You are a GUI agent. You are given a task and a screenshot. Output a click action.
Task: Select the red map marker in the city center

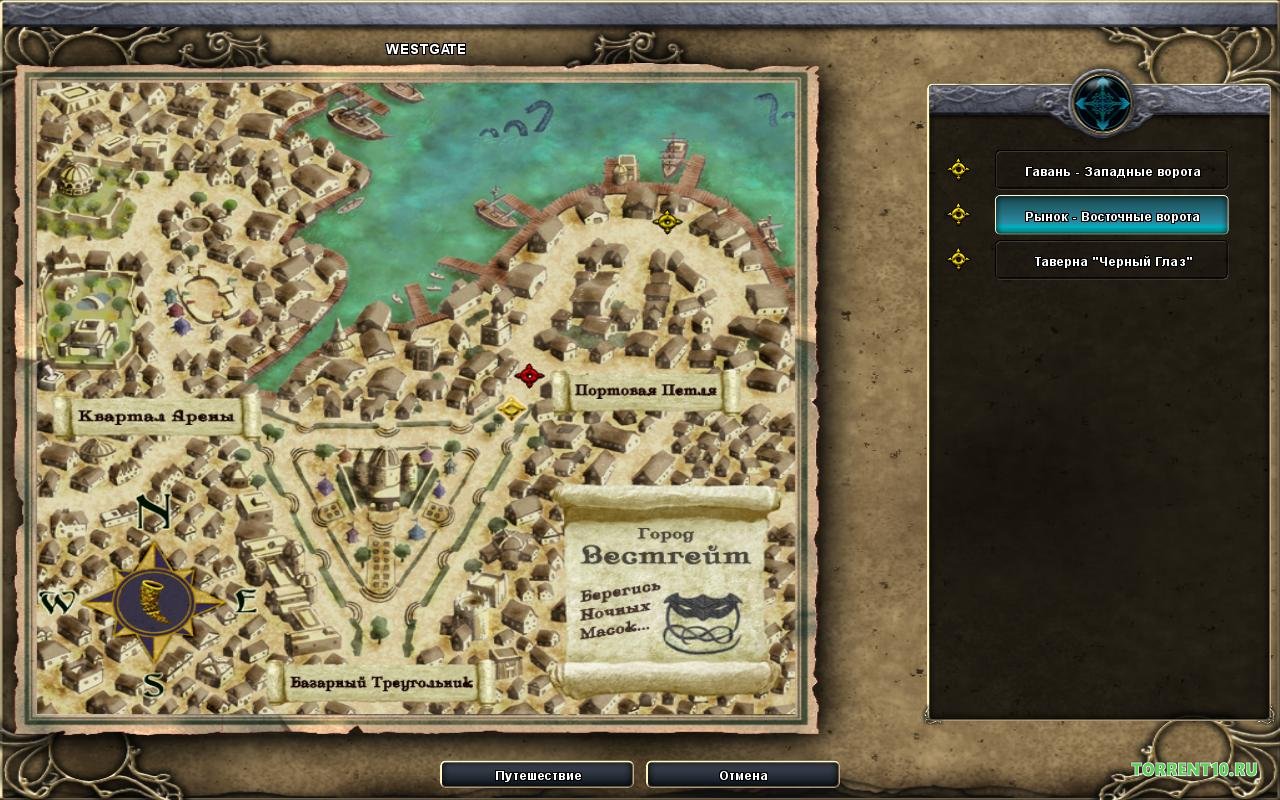point(529,376)
